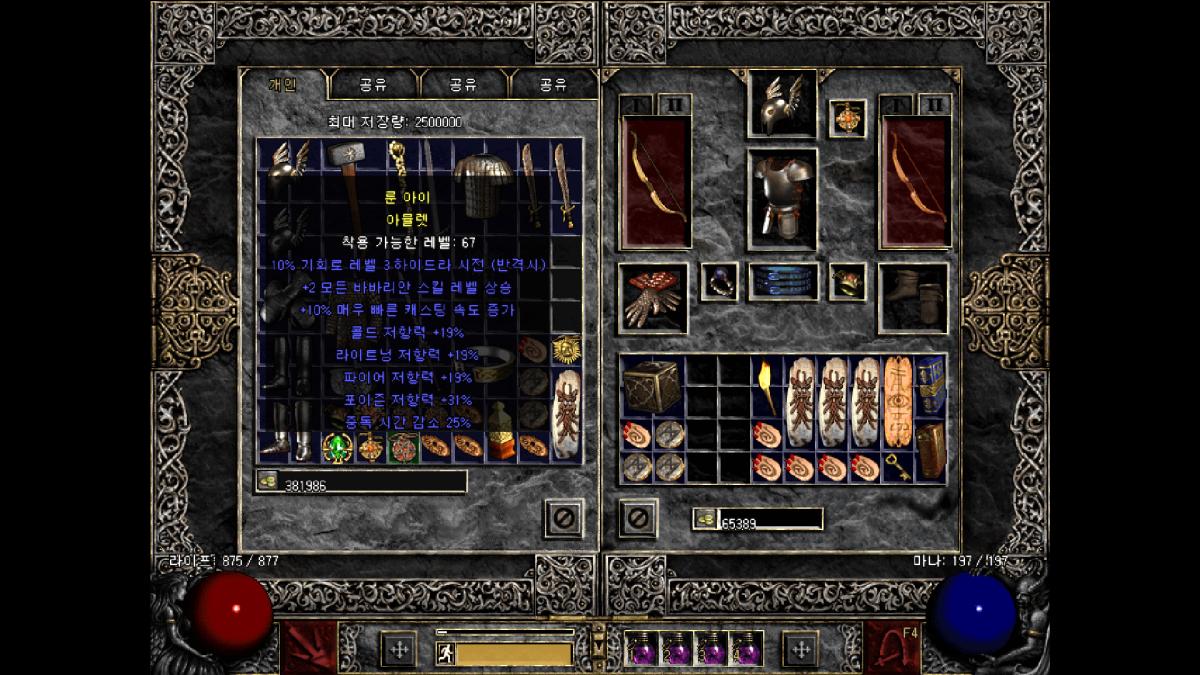1200x675 pixels.
Task: Select the equipped winged helm in head slot
Action: click(x=782, y=103)
